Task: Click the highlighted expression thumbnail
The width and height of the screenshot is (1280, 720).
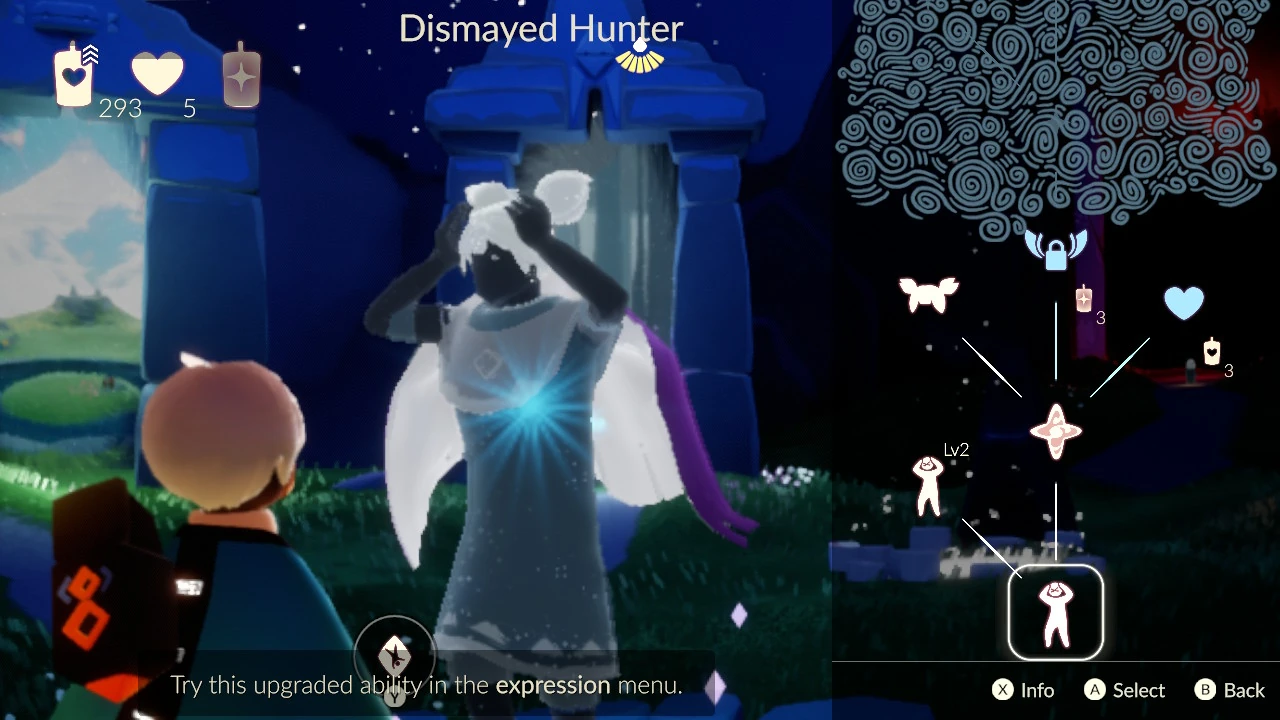Action: tap(1056, 611)
